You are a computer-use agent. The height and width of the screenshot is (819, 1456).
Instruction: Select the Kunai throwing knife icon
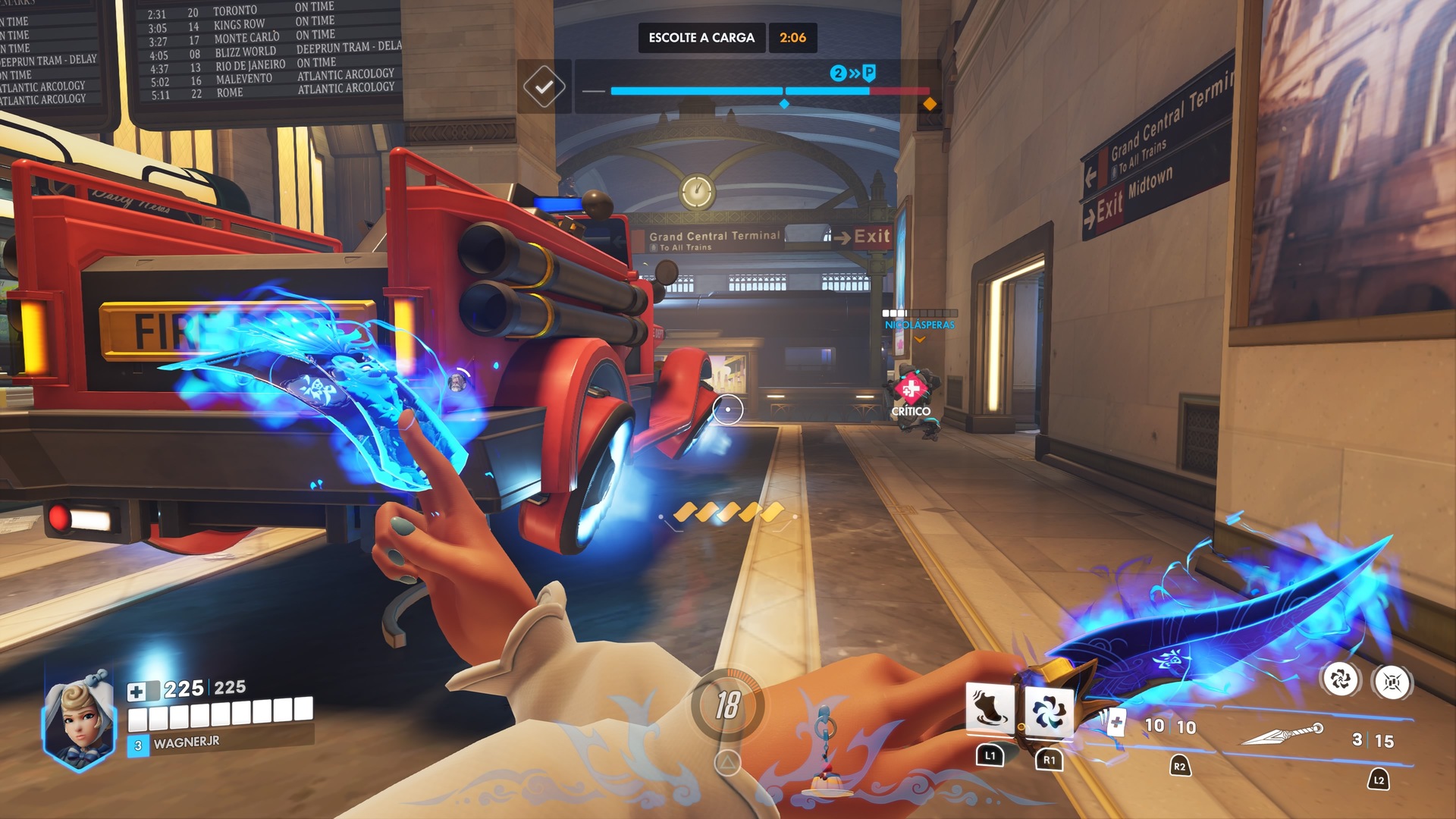click(1283, 734)
